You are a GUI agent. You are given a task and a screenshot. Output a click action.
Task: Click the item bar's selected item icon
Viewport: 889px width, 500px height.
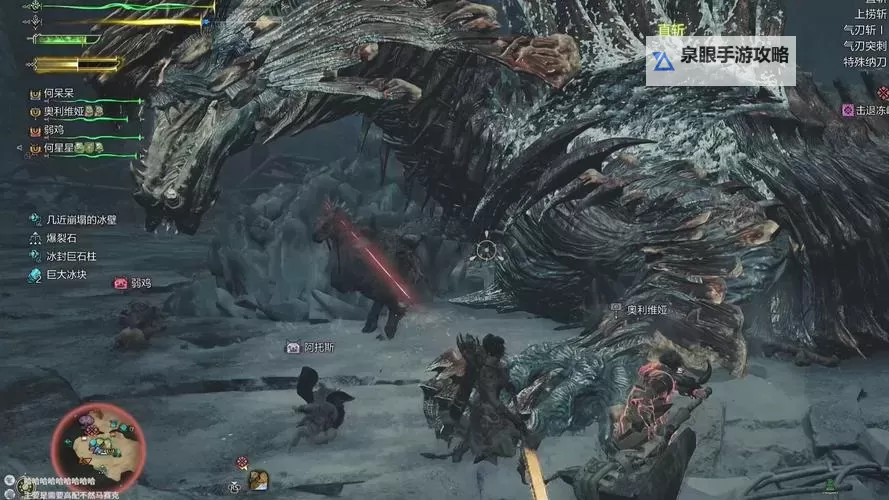coord(258,480)
